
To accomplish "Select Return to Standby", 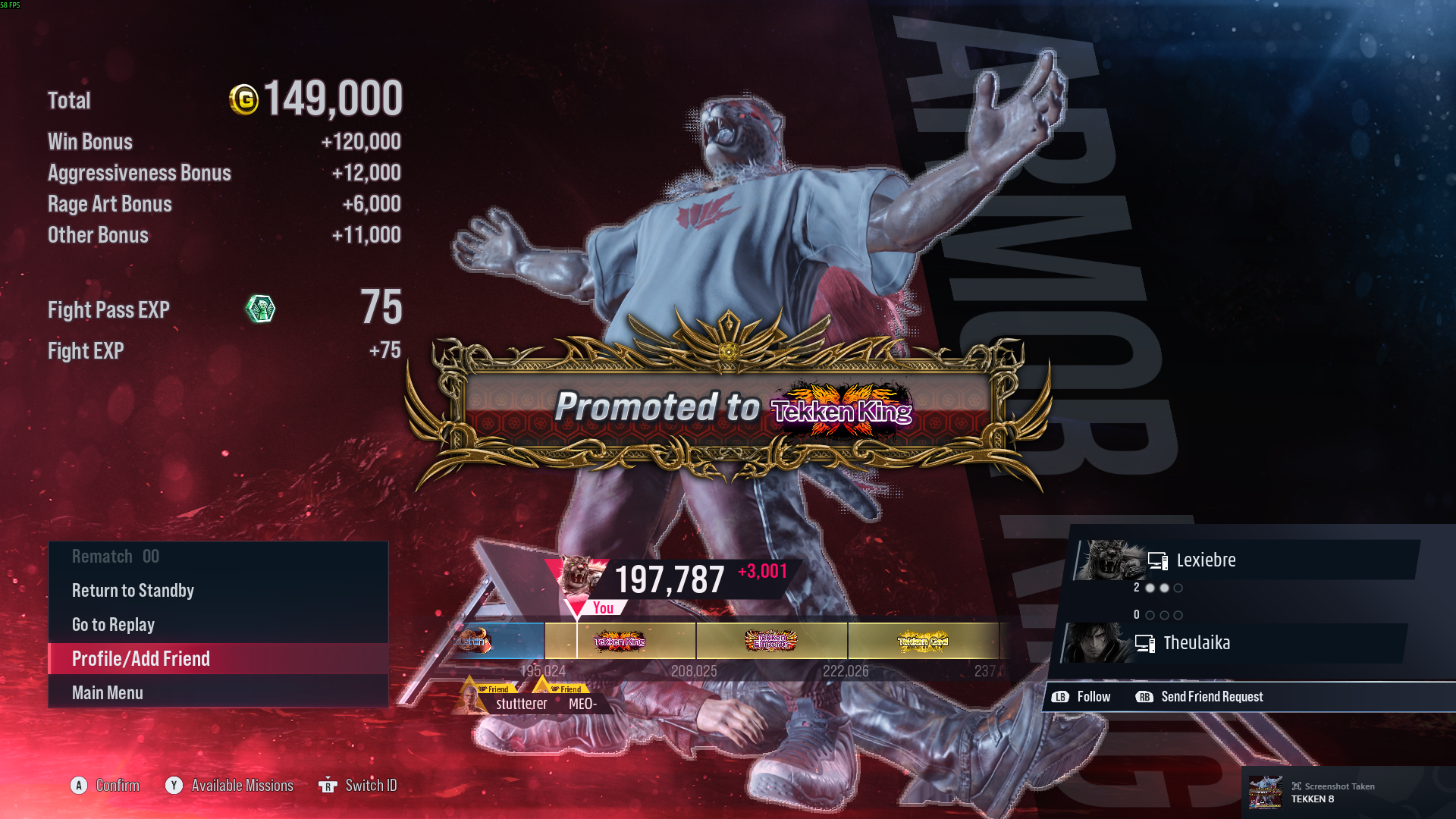I will coord(133,590).
